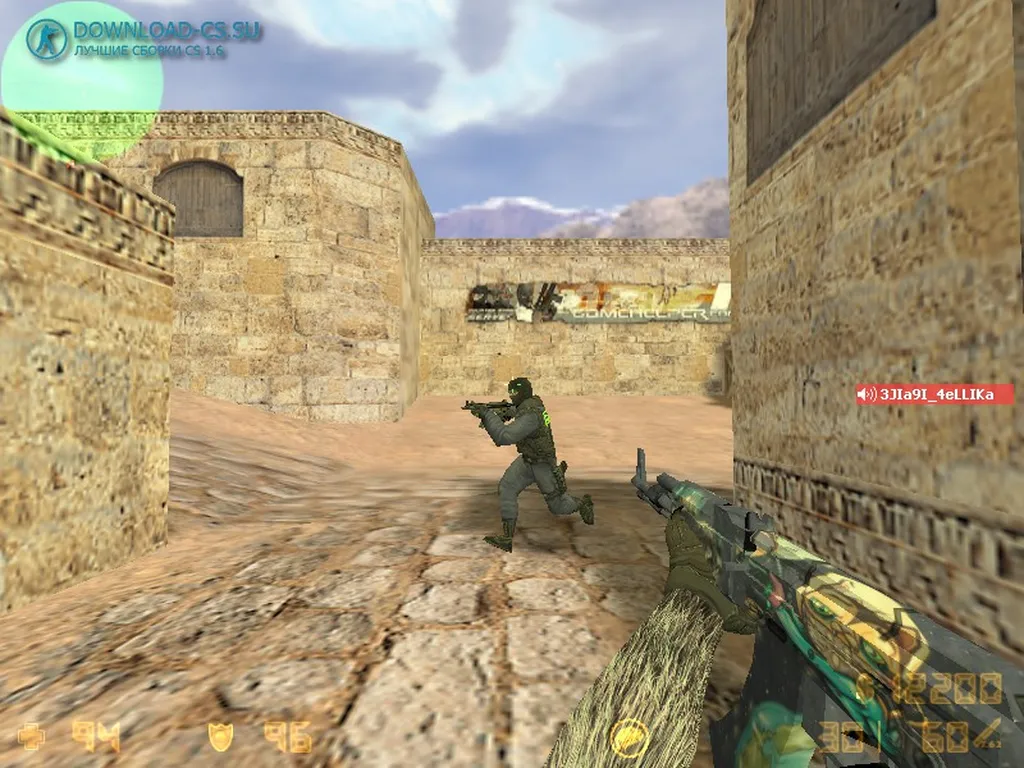The height and width of the screenshot is (768, 1024).
Task: Select the 3JIa9I_4eLLIKa voice chat label
Action: click(x=934, y=395)
